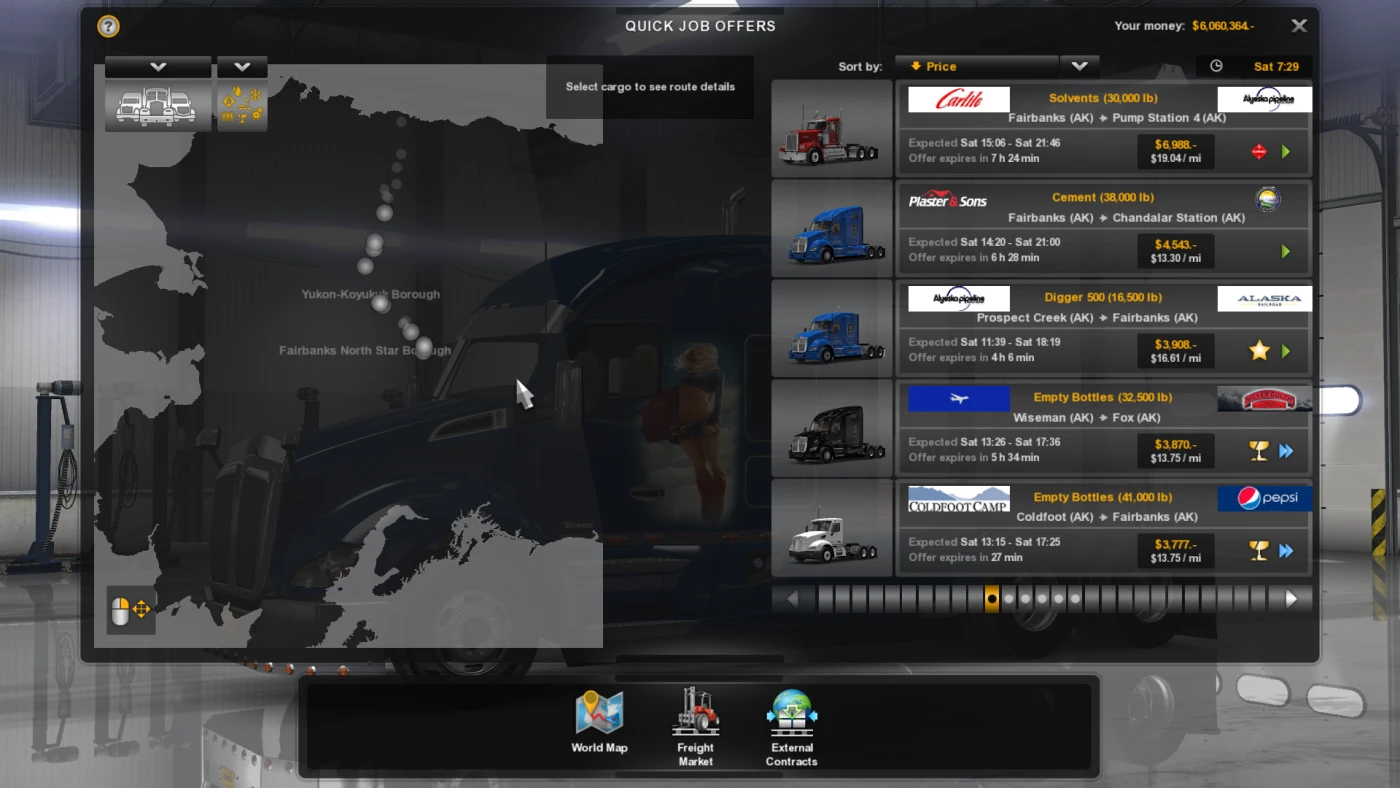Select the World Map menu label

(x=599, y=747)
